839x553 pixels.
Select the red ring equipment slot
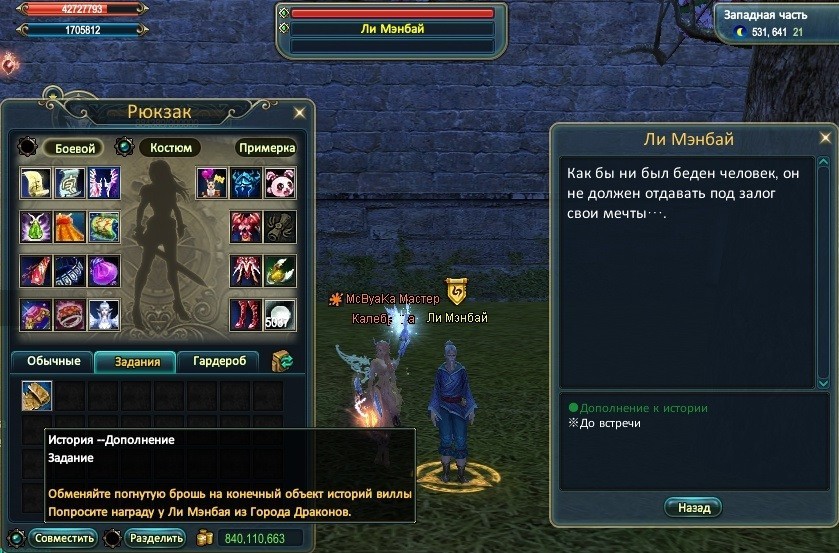point(70,315)
